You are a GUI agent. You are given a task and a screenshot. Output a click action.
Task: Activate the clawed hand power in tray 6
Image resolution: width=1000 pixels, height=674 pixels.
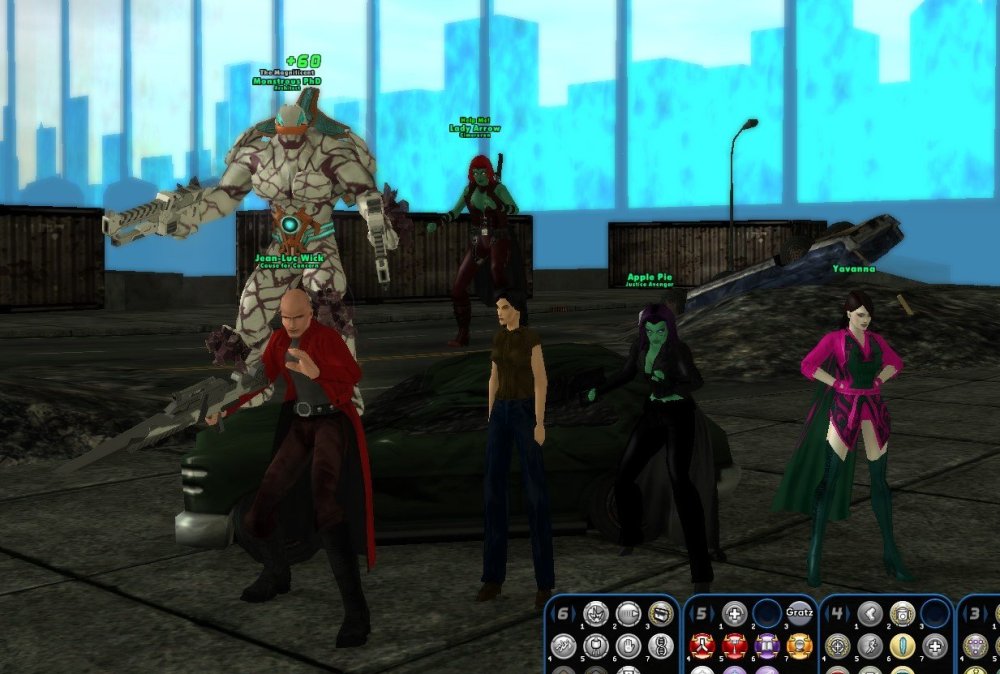pos(596,613)
